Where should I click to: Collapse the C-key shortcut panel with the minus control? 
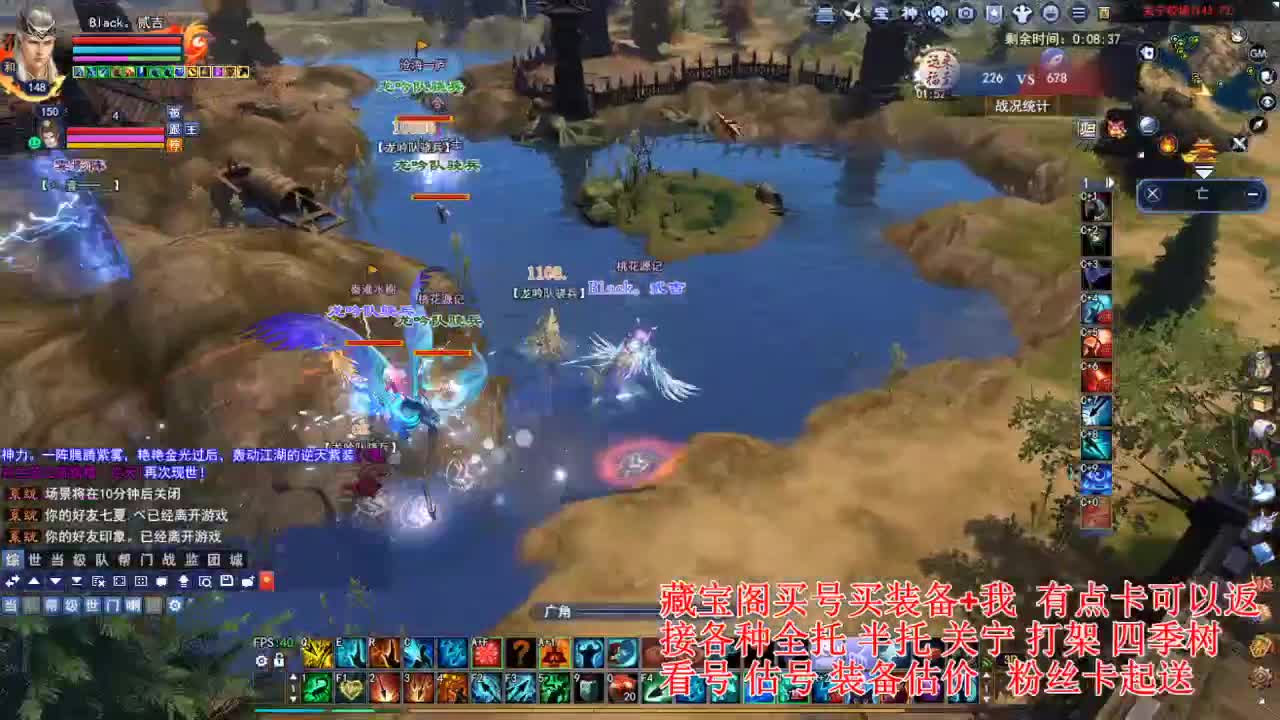coord(1255,193)
